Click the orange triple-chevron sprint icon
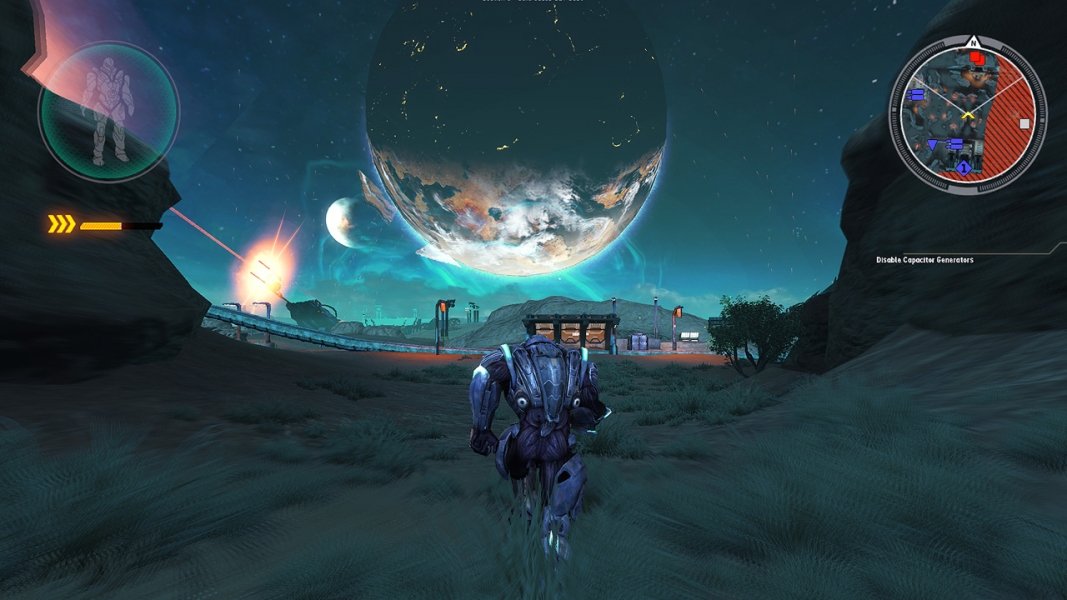1067x600 pixels. click(61, 225)
